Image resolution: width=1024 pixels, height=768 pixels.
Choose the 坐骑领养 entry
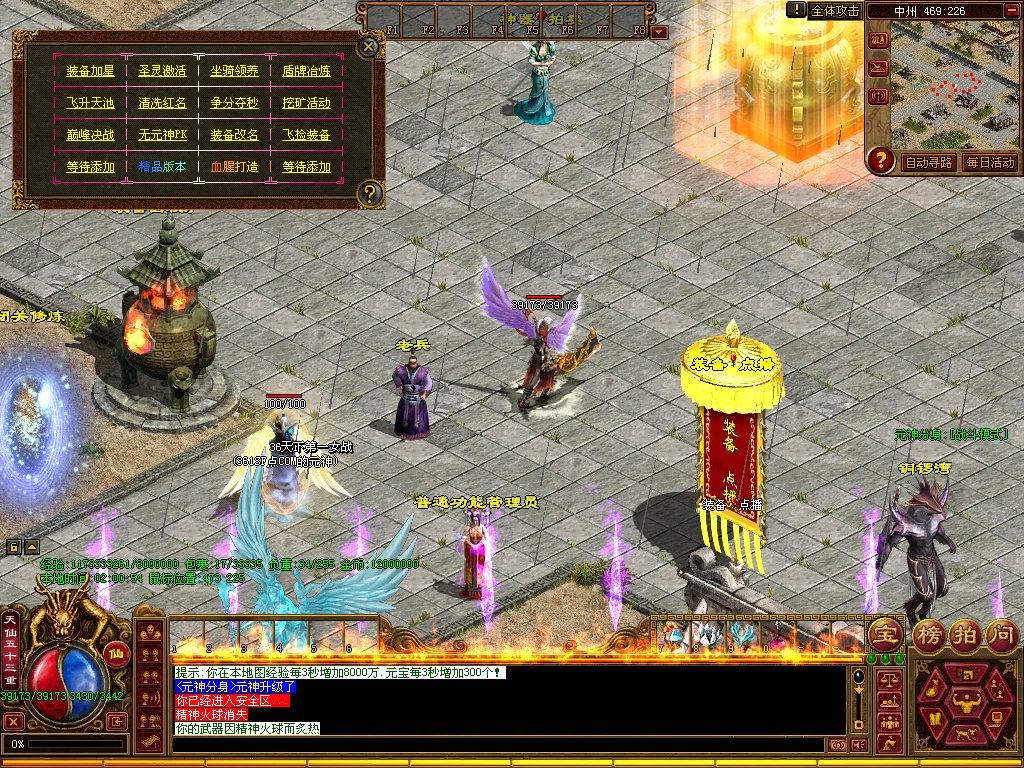(234, 71)
